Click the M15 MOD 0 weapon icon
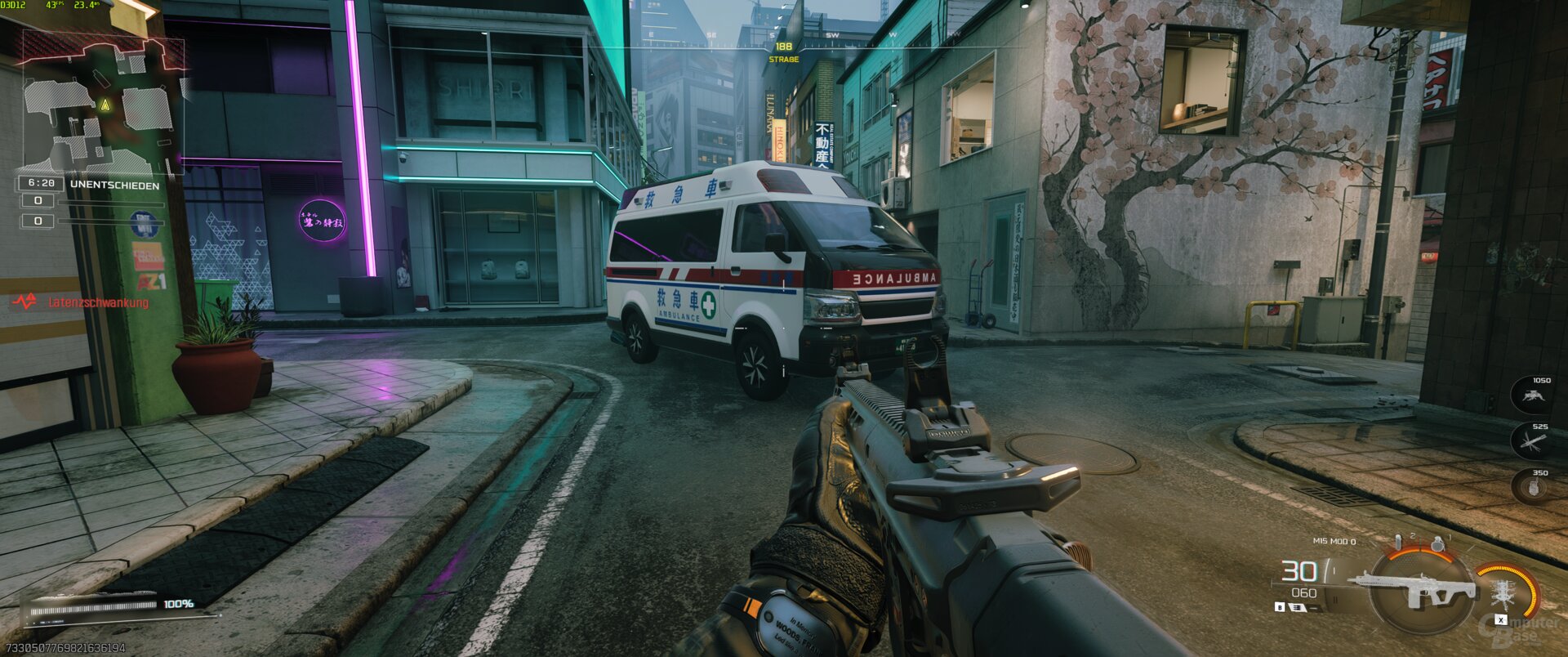Screen dimensions: 1568x657 [x=1414, y=590]
